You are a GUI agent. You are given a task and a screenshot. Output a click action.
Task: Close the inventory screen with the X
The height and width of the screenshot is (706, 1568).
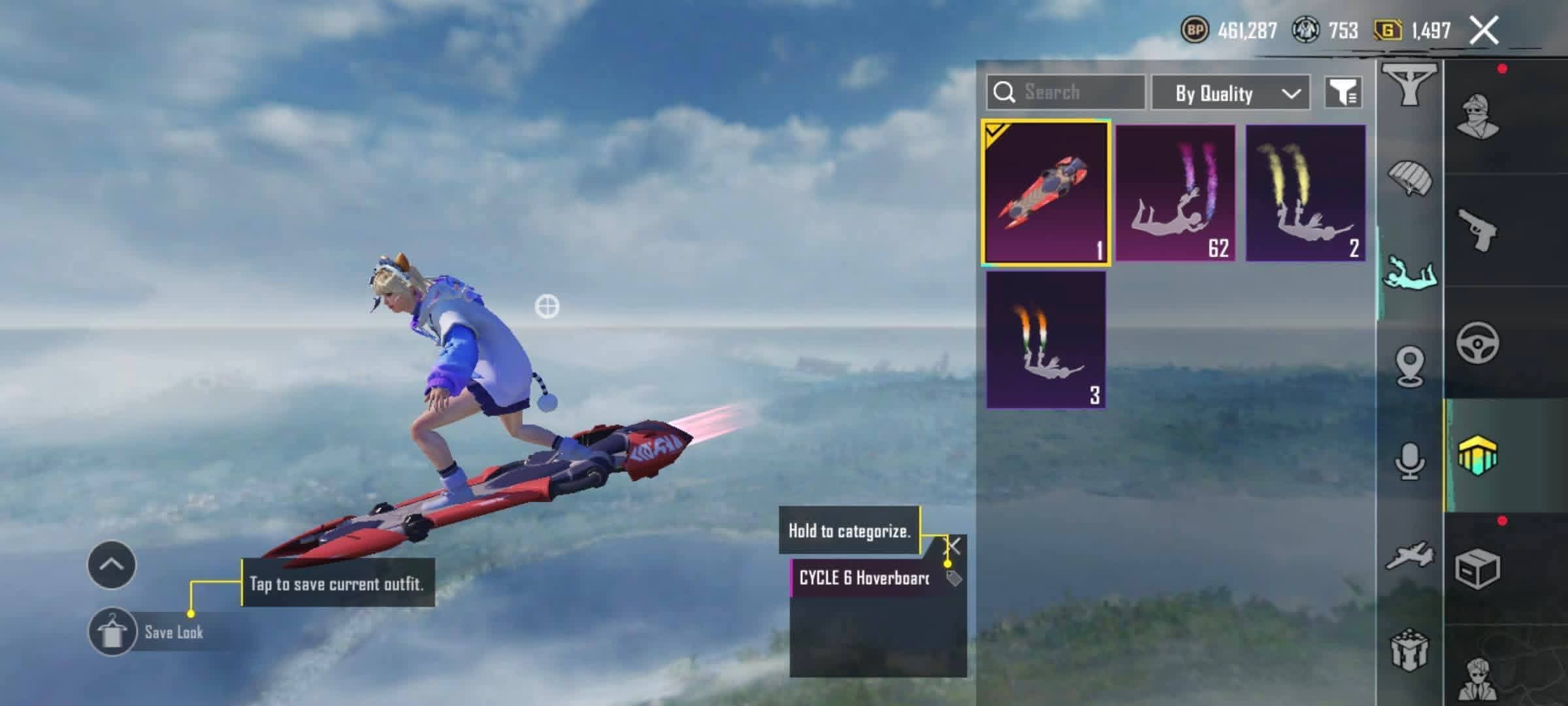coord(1484,31)
